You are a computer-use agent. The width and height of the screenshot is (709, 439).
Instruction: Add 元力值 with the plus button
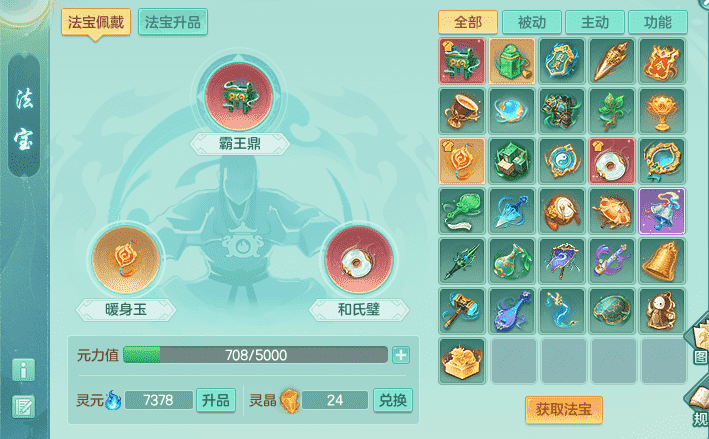click(401, 355)
